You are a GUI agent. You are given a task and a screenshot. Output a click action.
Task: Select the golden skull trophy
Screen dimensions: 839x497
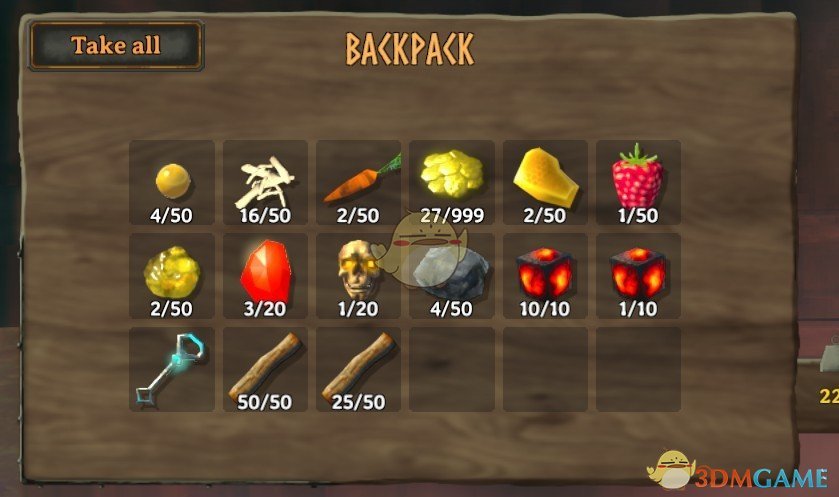[359, 276]
